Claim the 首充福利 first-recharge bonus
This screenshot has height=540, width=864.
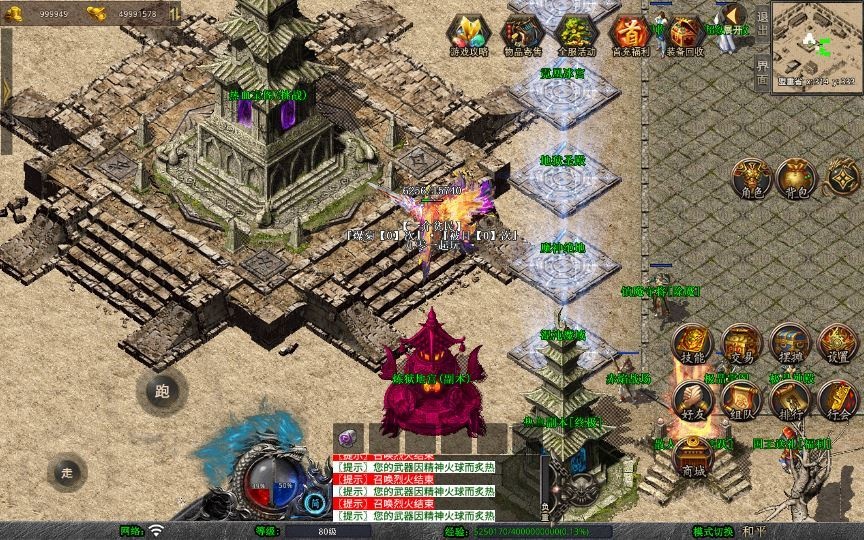[630, 35]
